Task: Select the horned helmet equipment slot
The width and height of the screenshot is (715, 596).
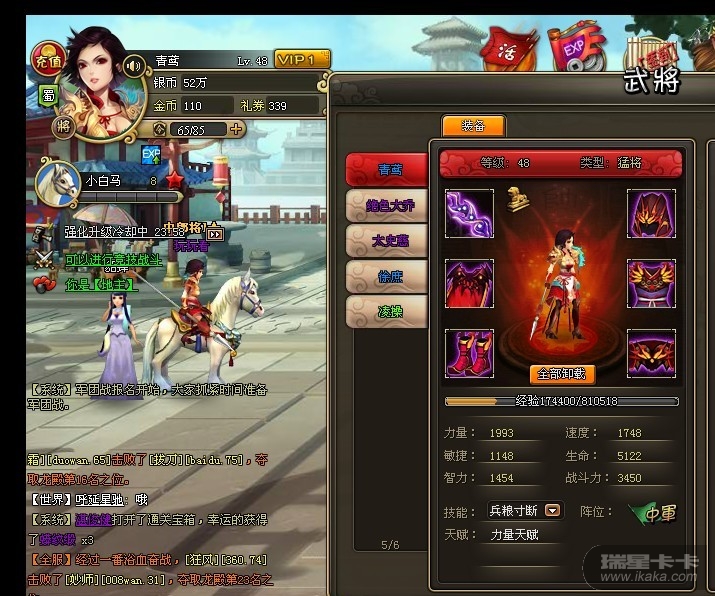Action: pos(652,214)
